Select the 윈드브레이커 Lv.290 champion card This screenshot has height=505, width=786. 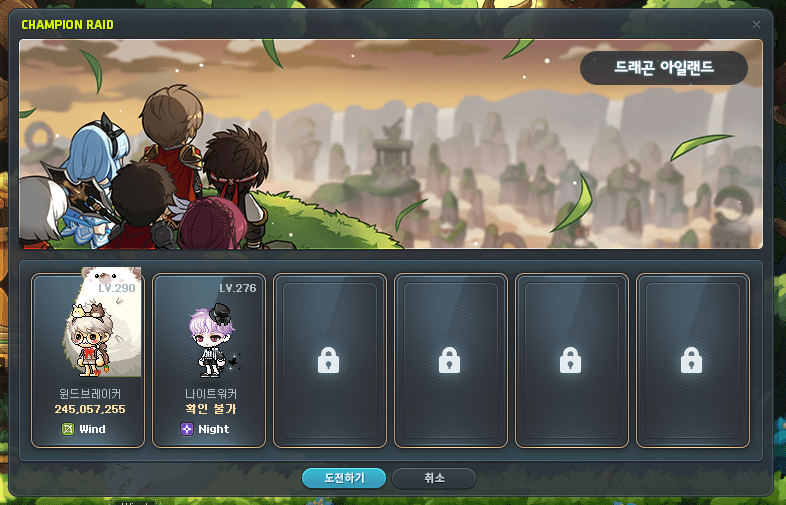[88, 359]
